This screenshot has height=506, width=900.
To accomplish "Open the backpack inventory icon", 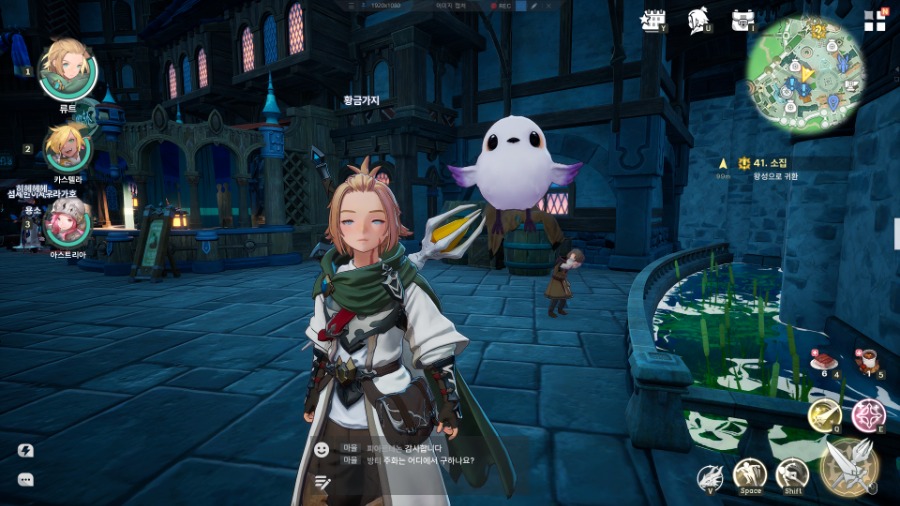I will click(x=742, y=19).
